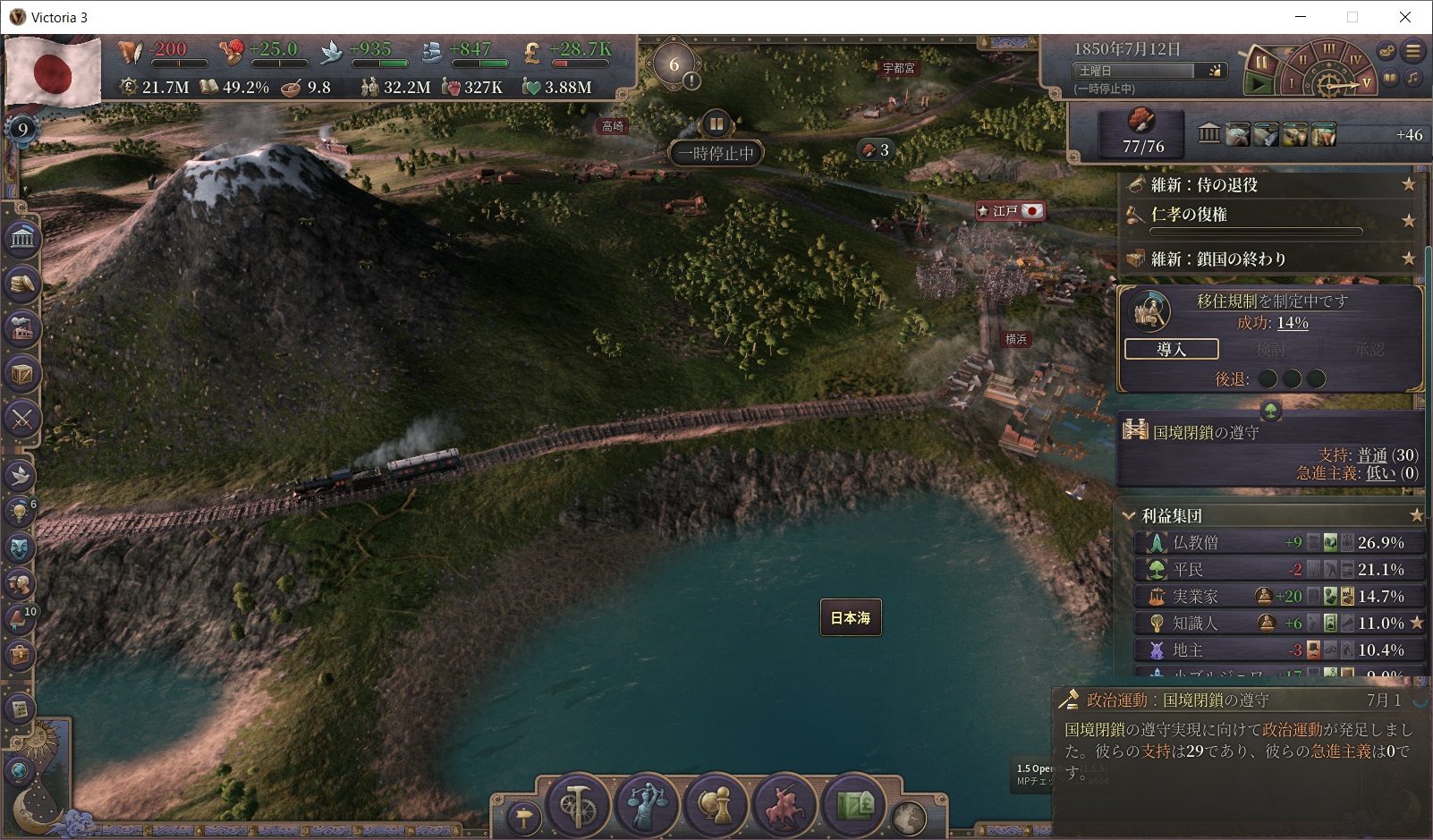Close the Victoria 3 window
This screenshot has height=840, width=1433.
click(x=1404, y=17)
